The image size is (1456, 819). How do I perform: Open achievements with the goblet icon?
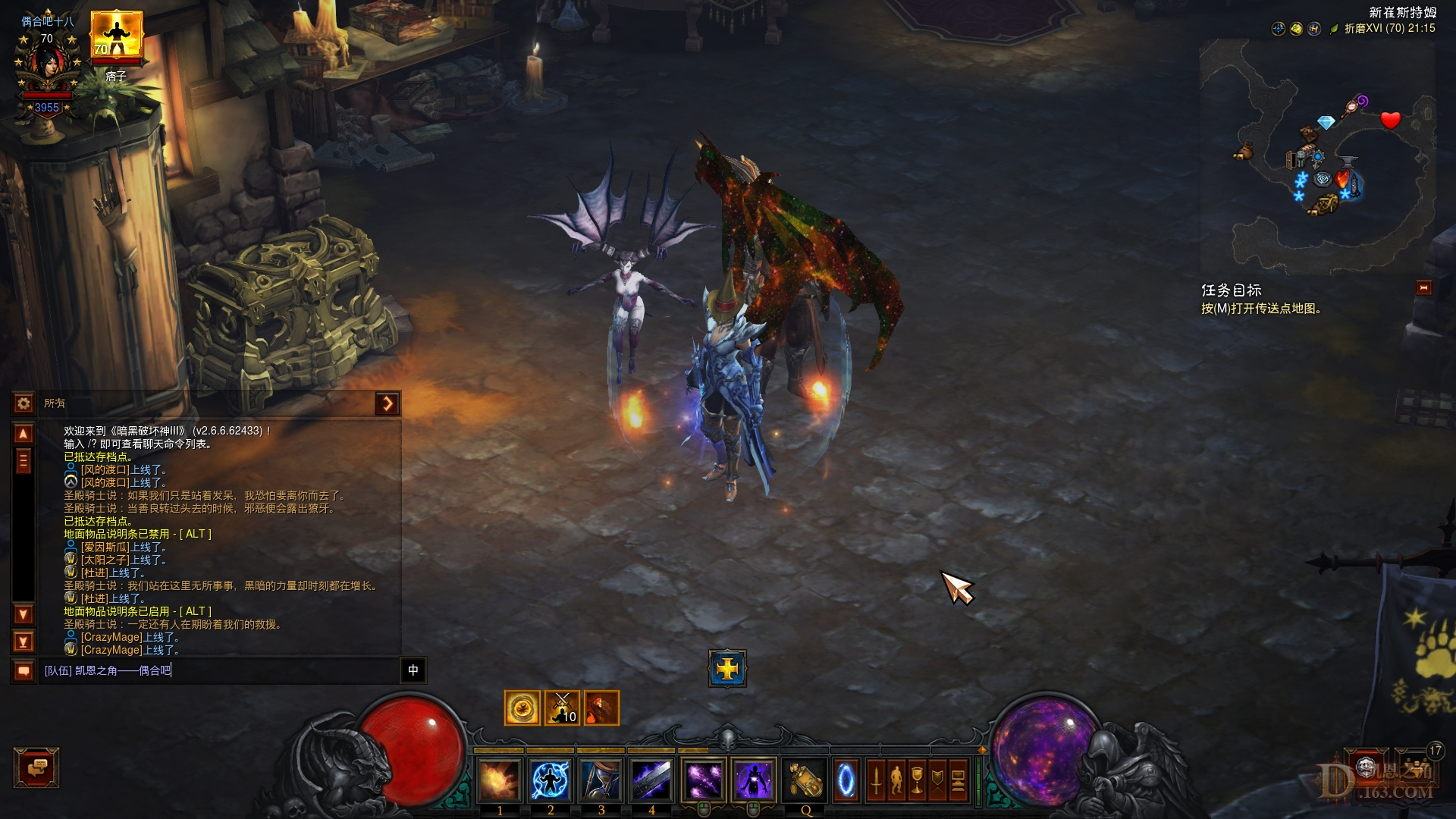coord(918,780)
